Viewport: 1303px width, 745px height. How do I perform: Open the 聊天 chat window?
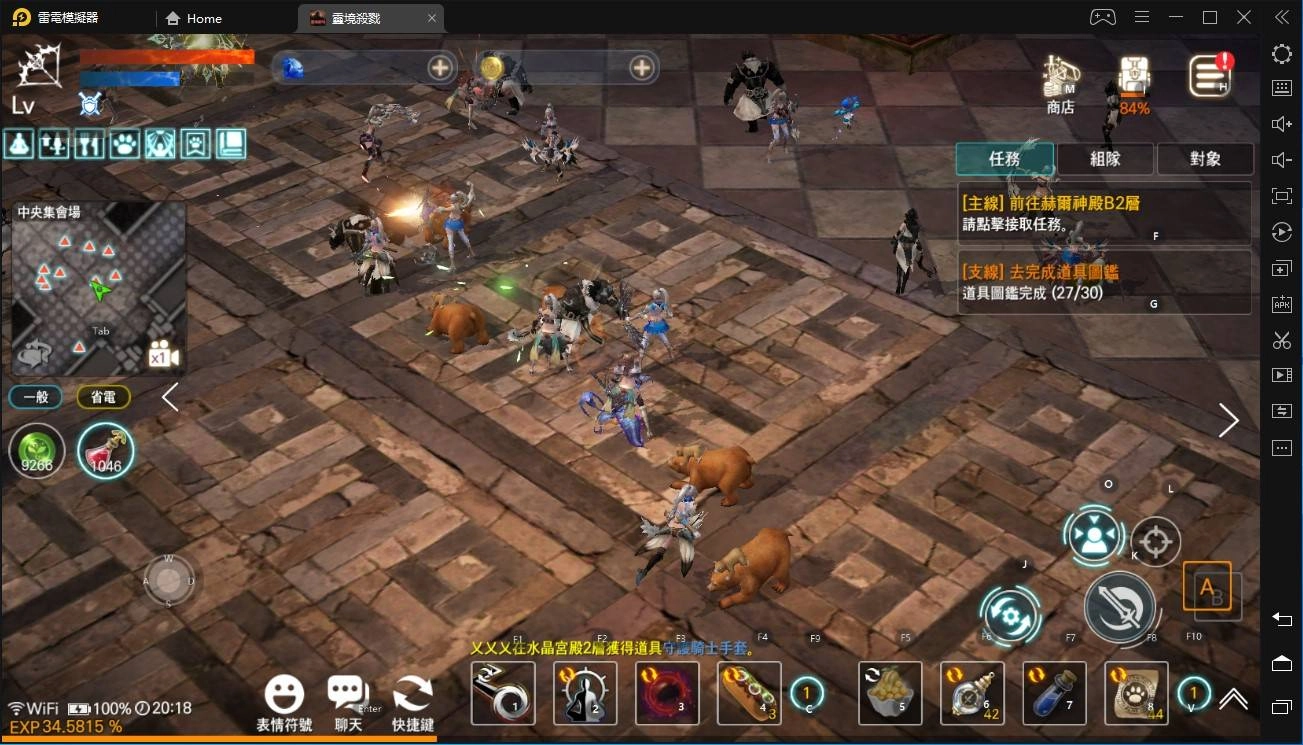pyautogui.click(x=348, y=702)
